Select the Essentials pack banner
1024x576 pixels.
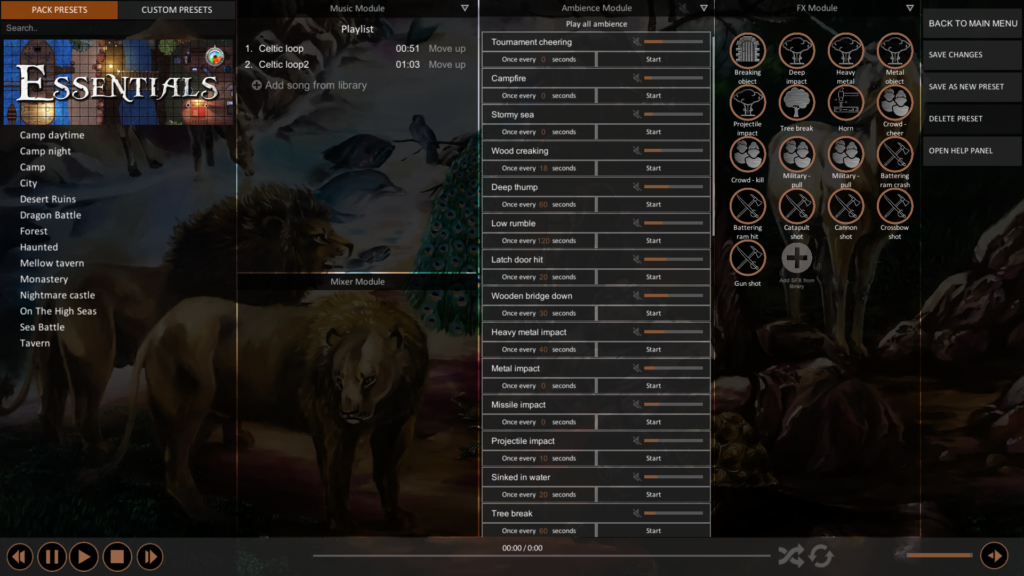118,82
